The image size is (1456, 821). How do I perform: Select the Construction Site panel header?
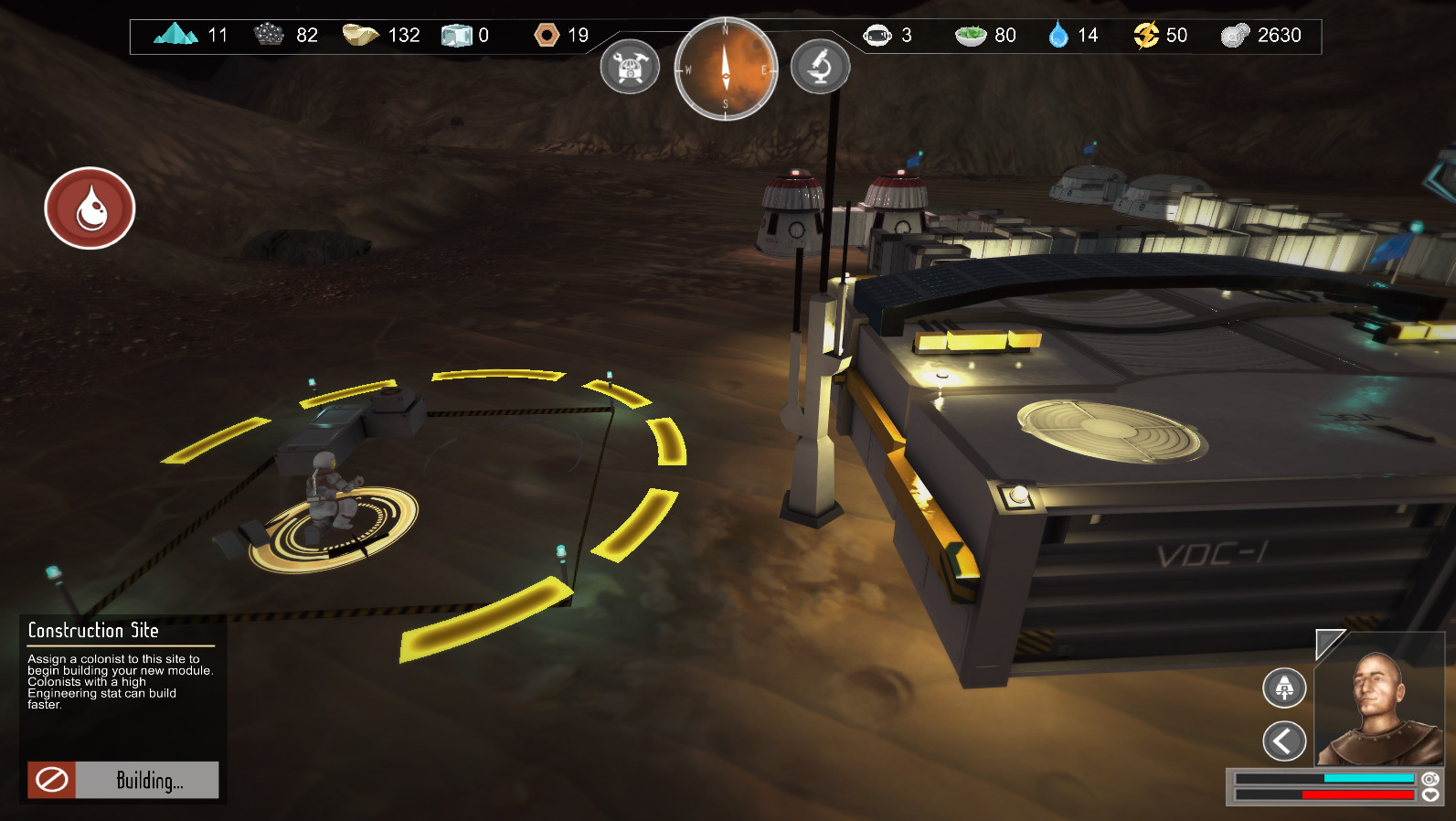[92, 631]
